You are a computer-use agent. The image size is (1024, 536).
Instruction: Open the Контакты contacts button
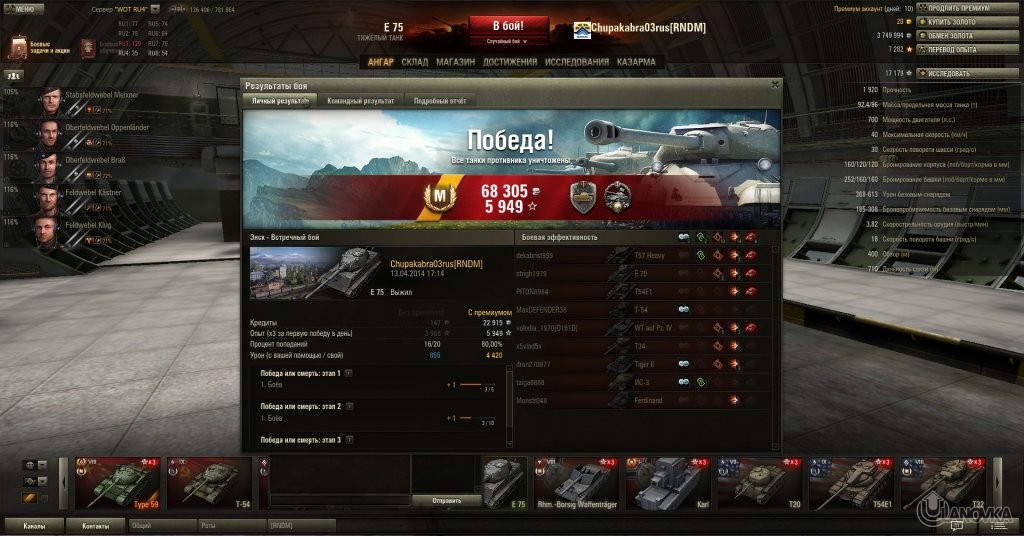pyautogui.click(x=96, y=524)
